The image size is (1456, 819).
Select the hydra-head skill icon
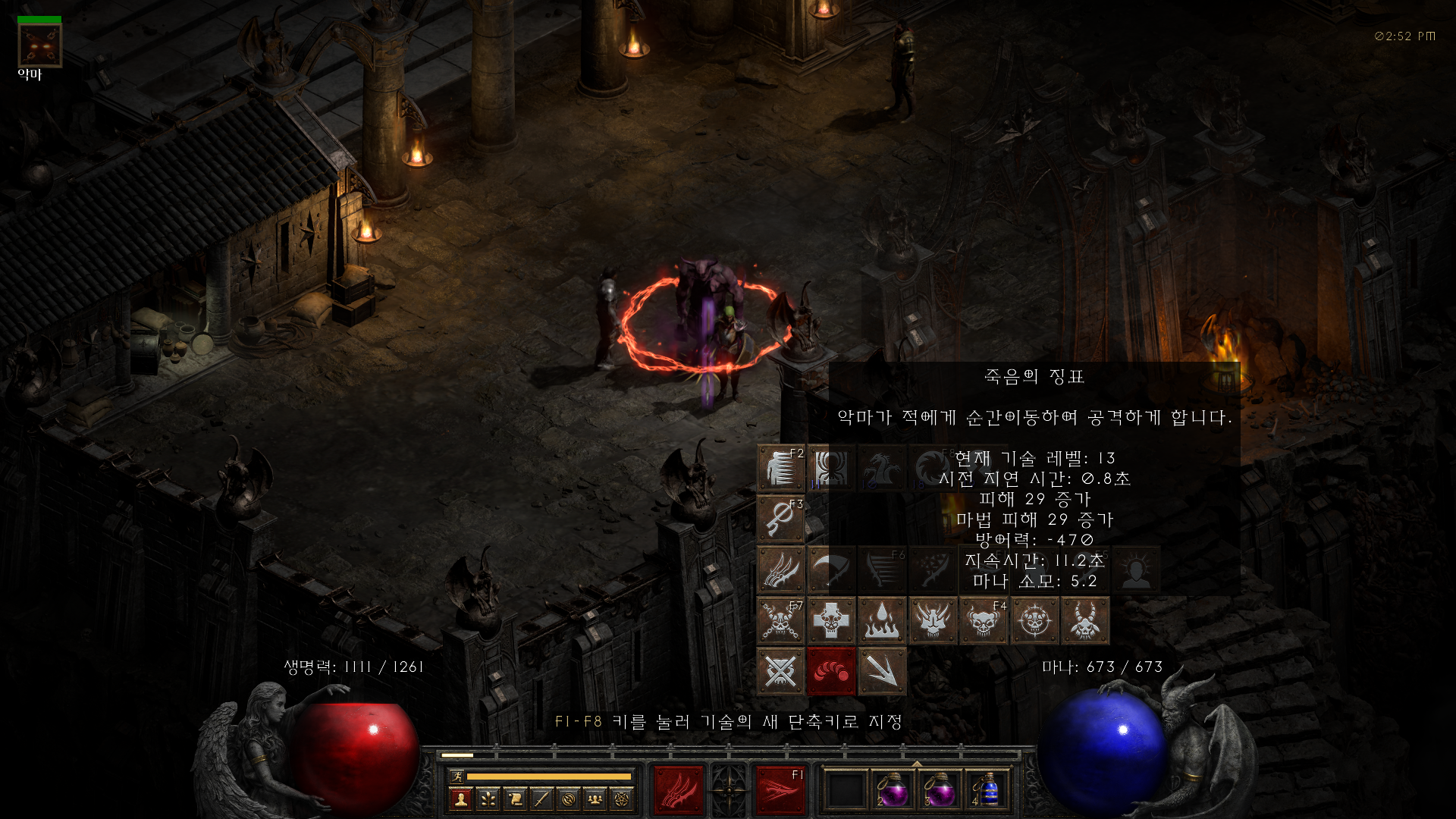(882, 469)
